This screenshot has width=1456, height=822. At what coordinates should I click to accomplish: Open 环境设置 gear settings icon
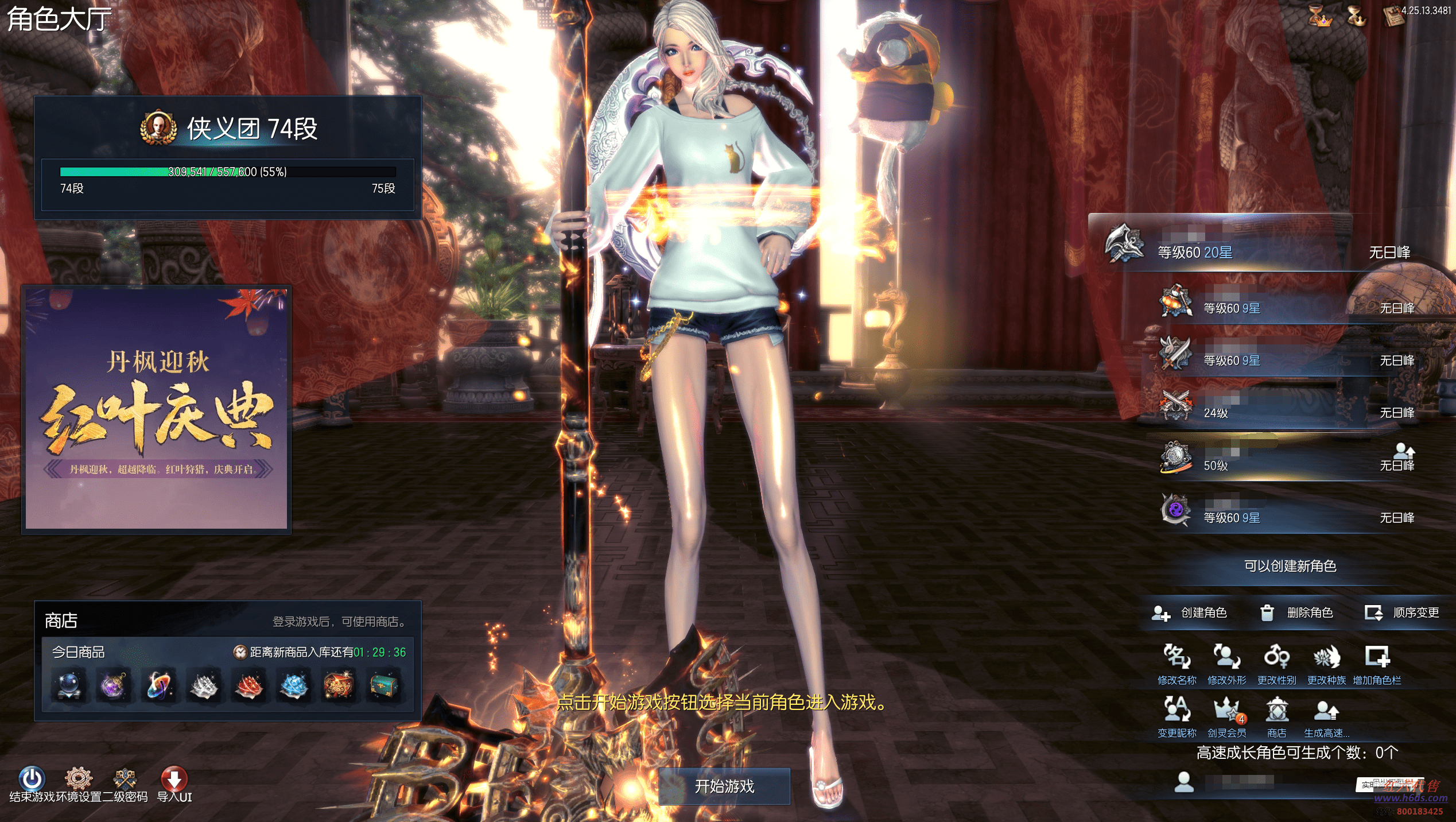79,779
